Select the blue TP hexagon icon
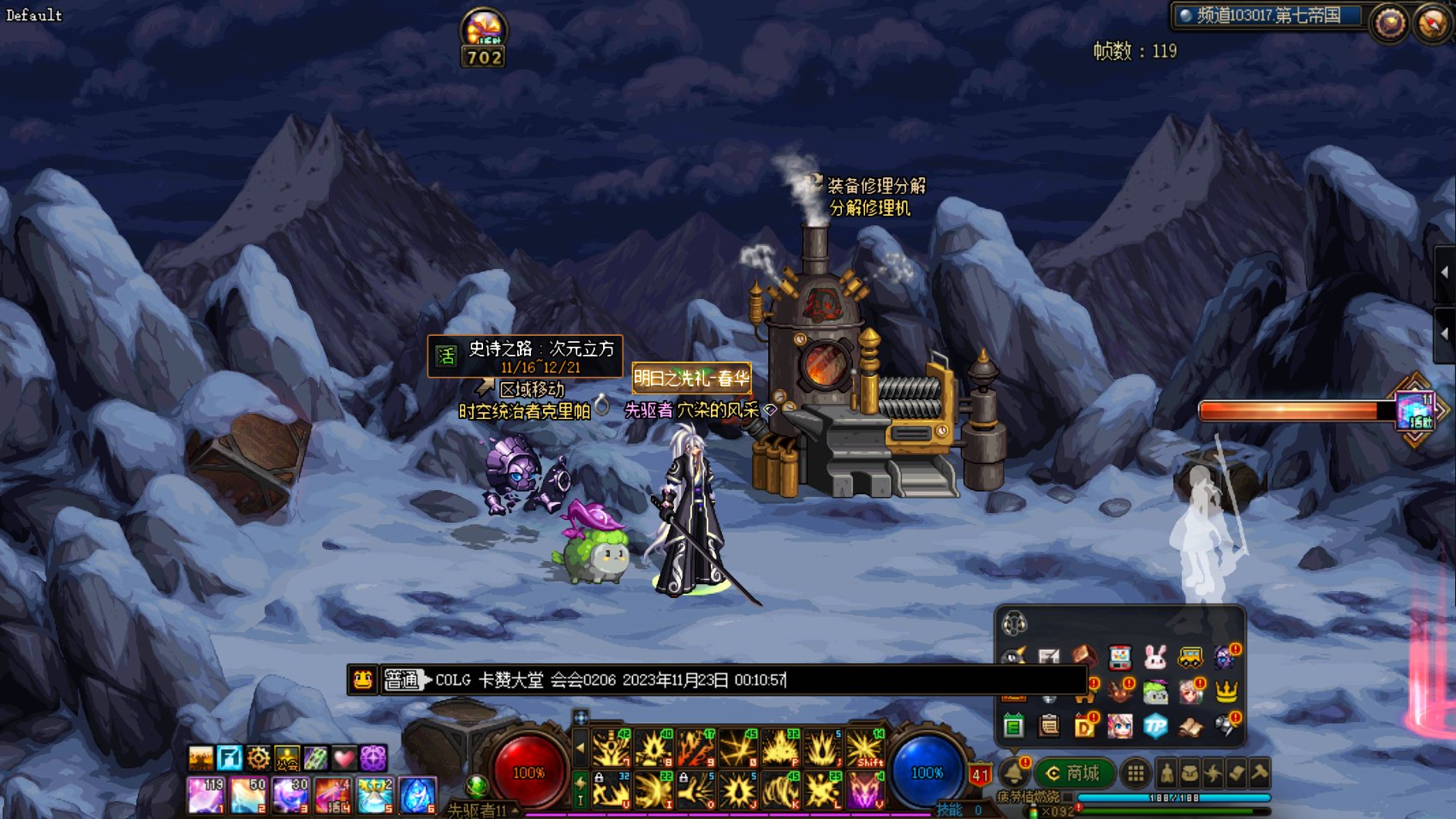The width and height of the screenshot is (1456, 819). coord(1155,726)
